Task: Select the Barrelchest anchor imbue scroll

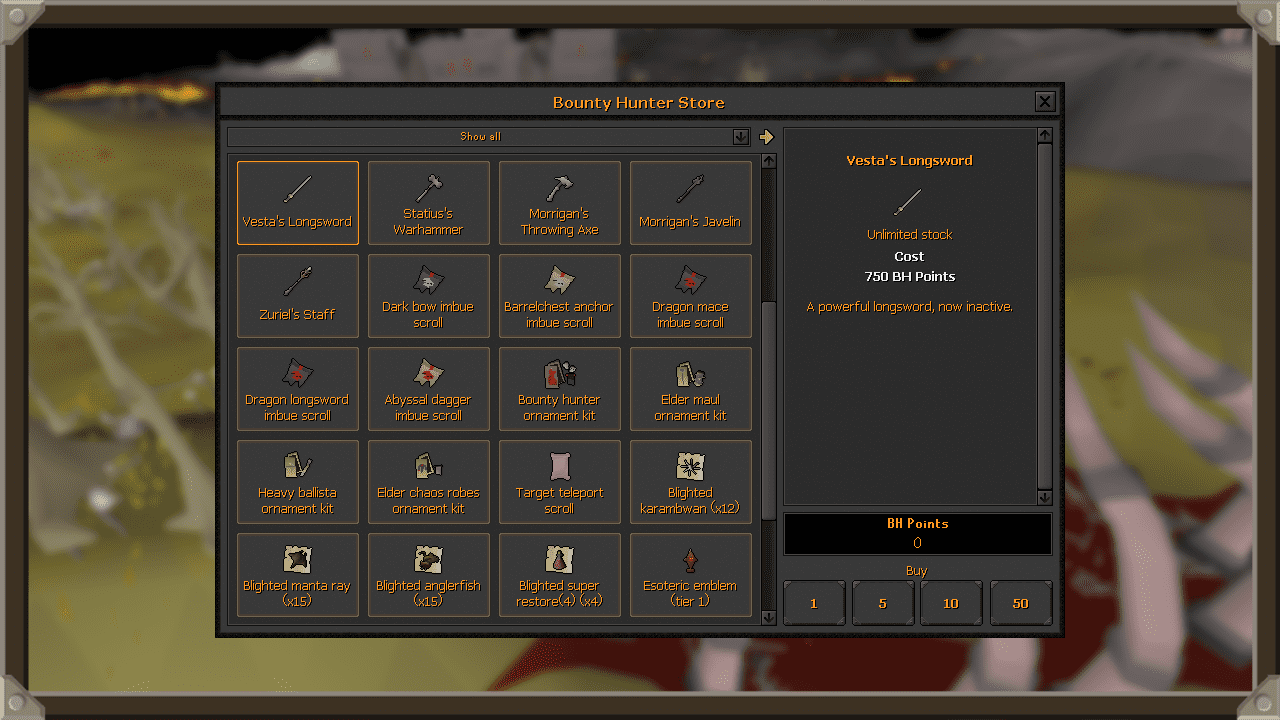Action: [x=559, y=296]
